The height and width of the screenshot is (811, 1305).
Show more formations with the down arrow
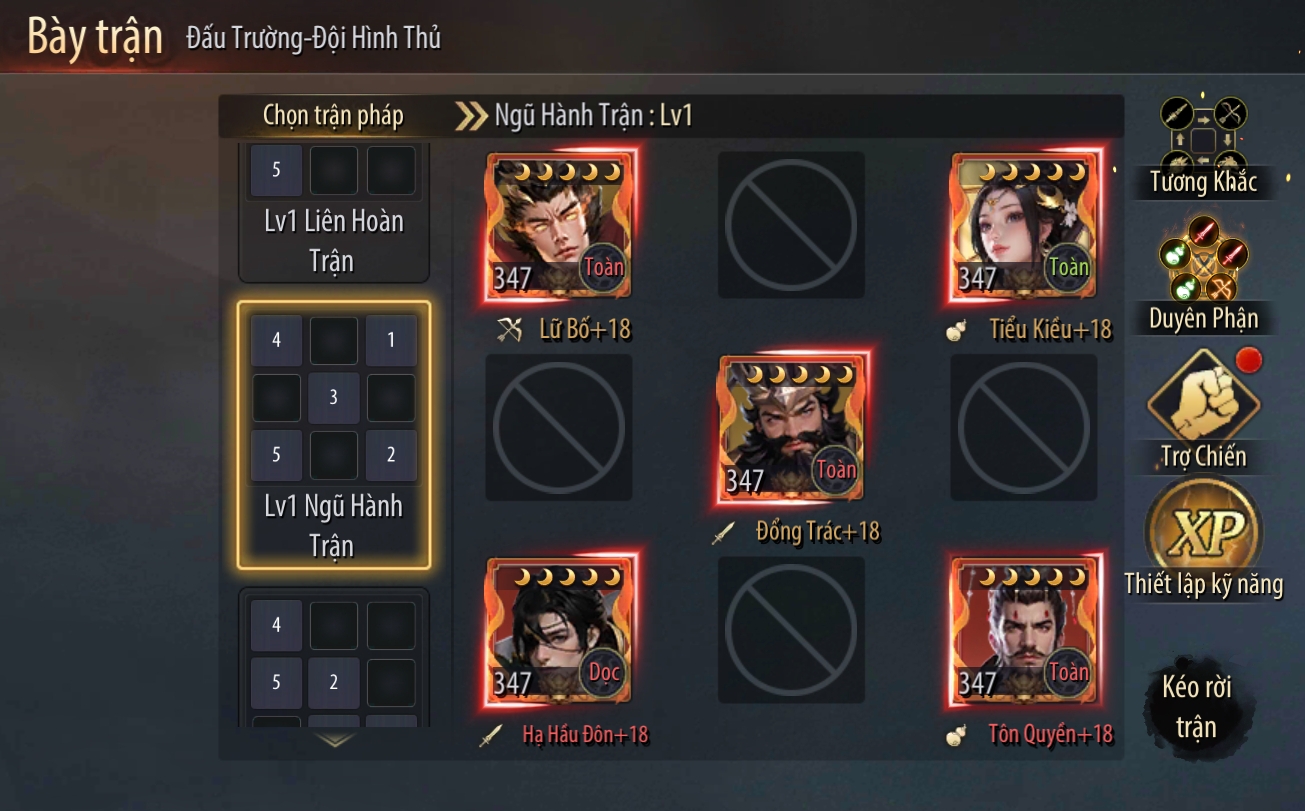[x=334, y=741]
